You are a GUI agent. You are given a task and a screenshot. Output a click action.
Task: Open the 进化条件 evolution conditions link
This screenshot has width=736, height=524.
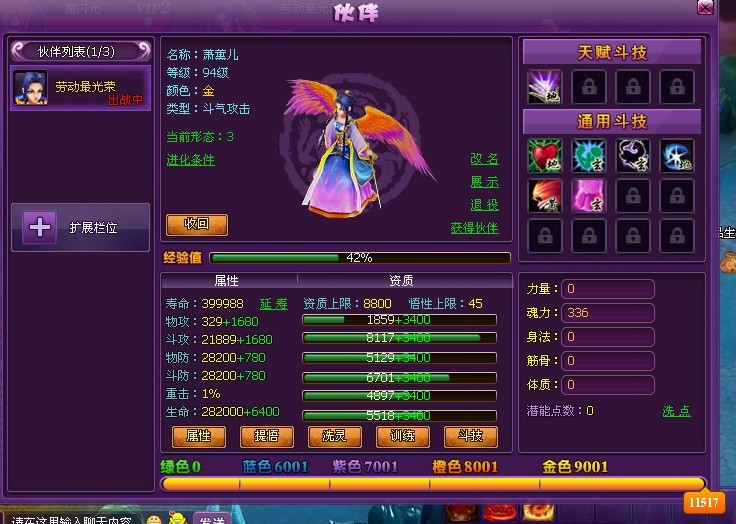[x=190, y=160]
